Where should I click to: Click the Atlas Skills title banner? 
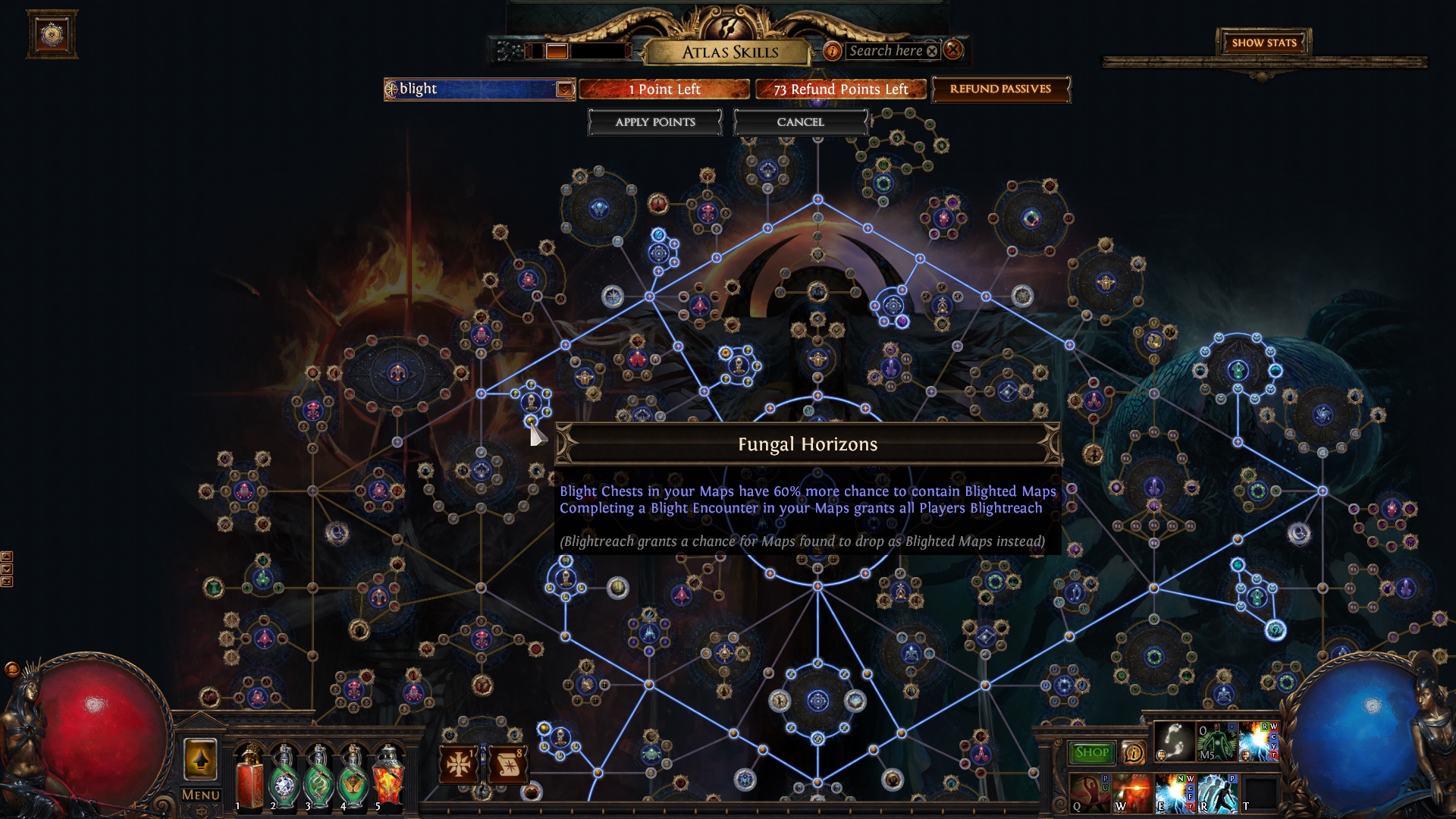point(730,53)
